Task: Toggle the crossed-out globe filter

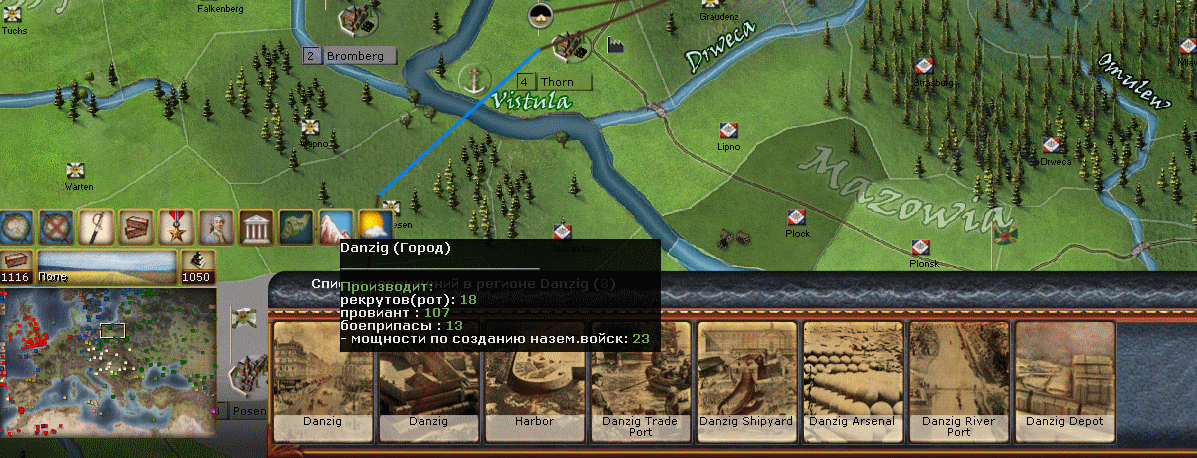Action: [x=56, y=227]
